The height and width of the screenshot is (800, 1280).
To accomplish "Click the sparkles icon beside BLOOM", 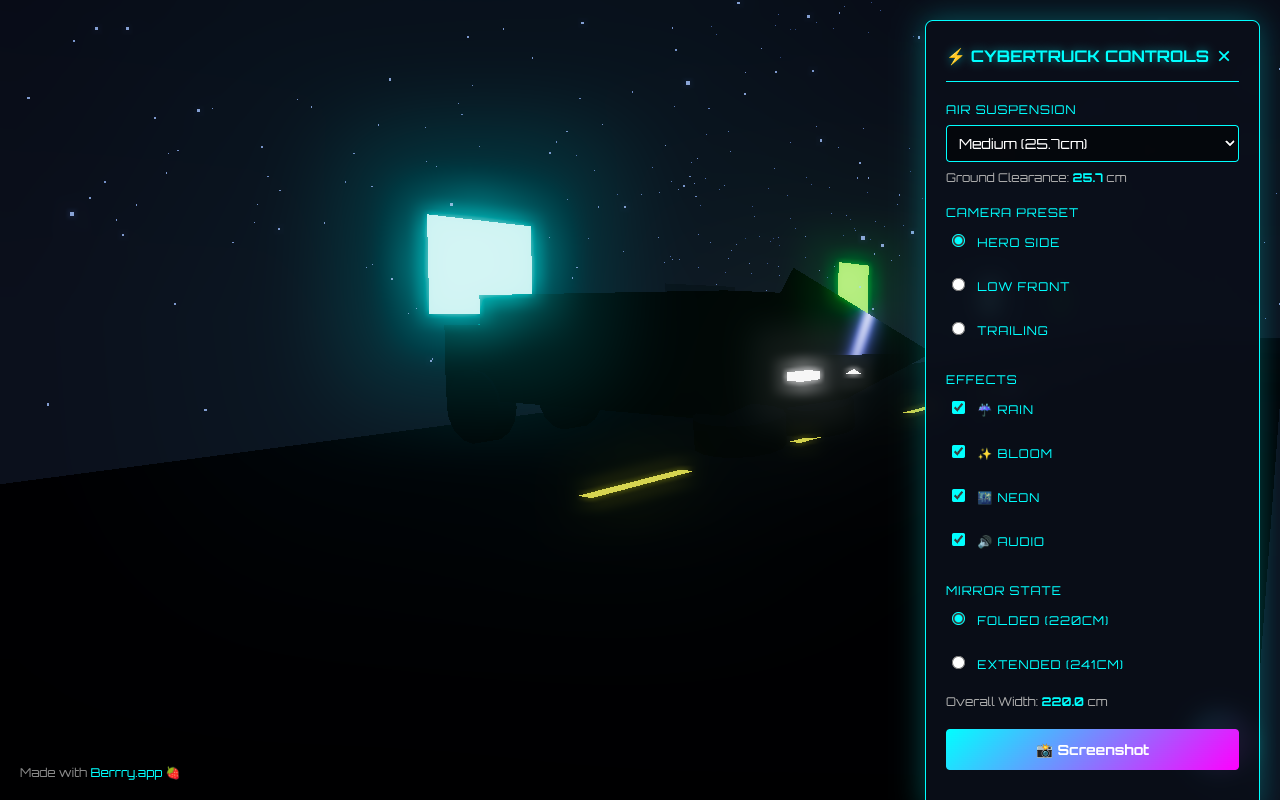I will pyautogui.click(x=983, y=453).
